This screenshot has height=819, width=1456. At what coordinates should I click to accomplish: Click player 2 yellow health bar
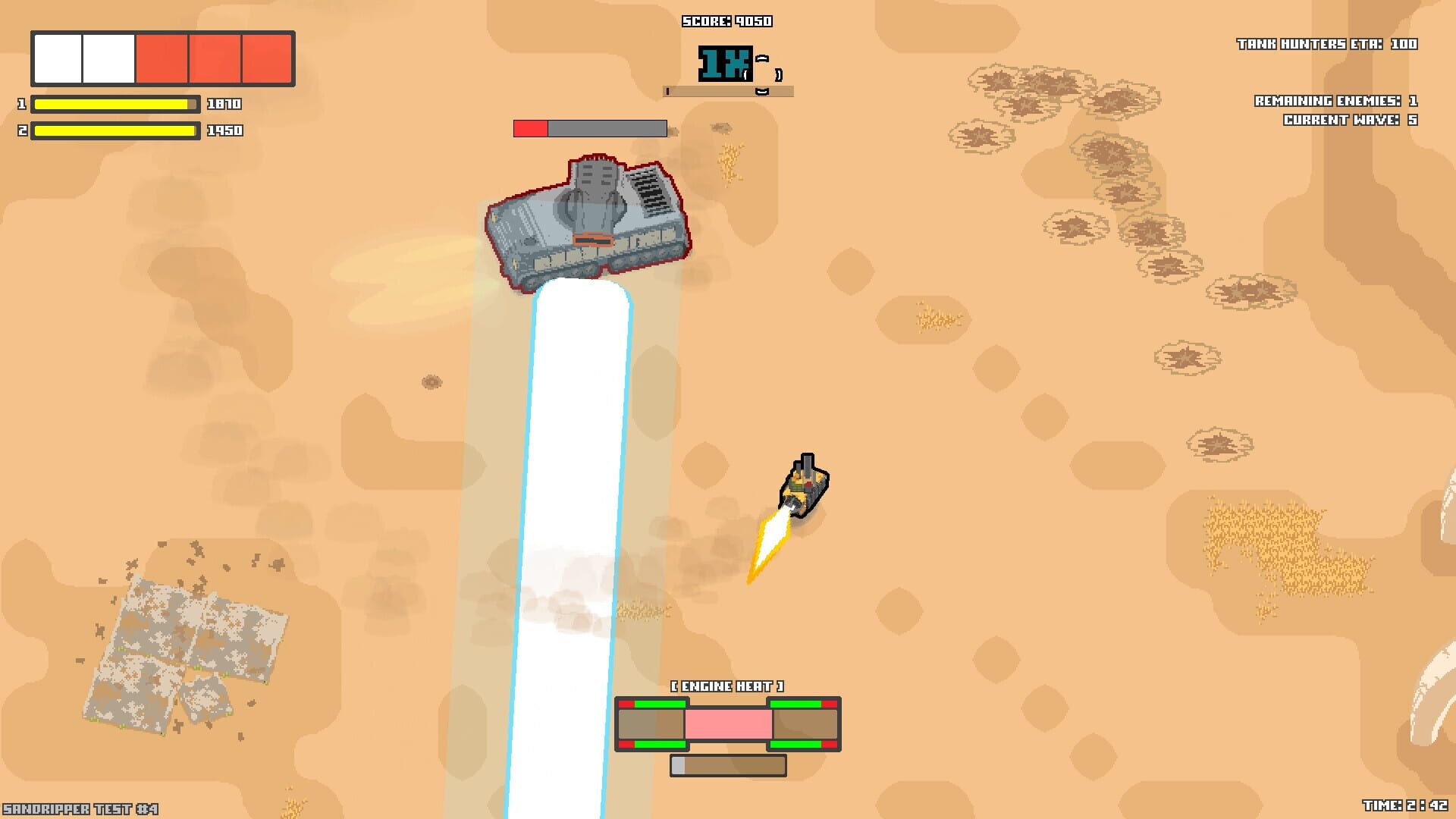(x=114, y=130)
